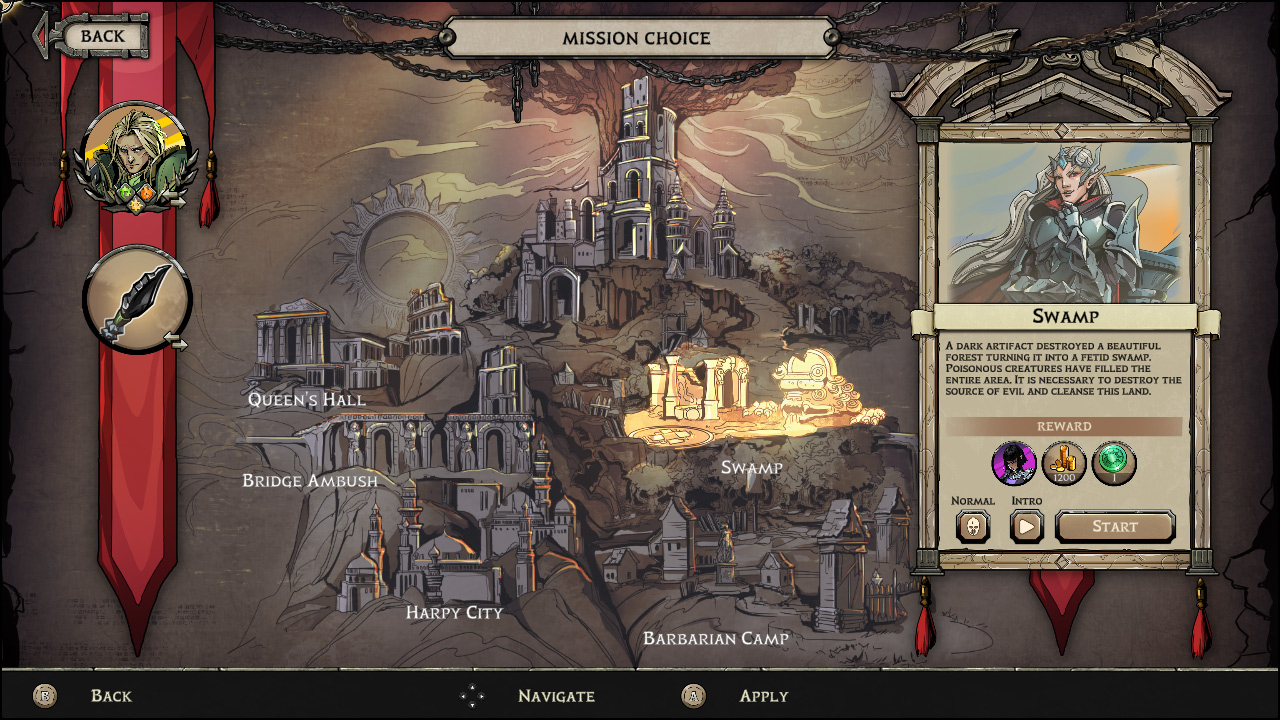The width and height of the screenshot is (1280, 720).
Task: Open the Harpy City mission
Action: coord(455,612)
